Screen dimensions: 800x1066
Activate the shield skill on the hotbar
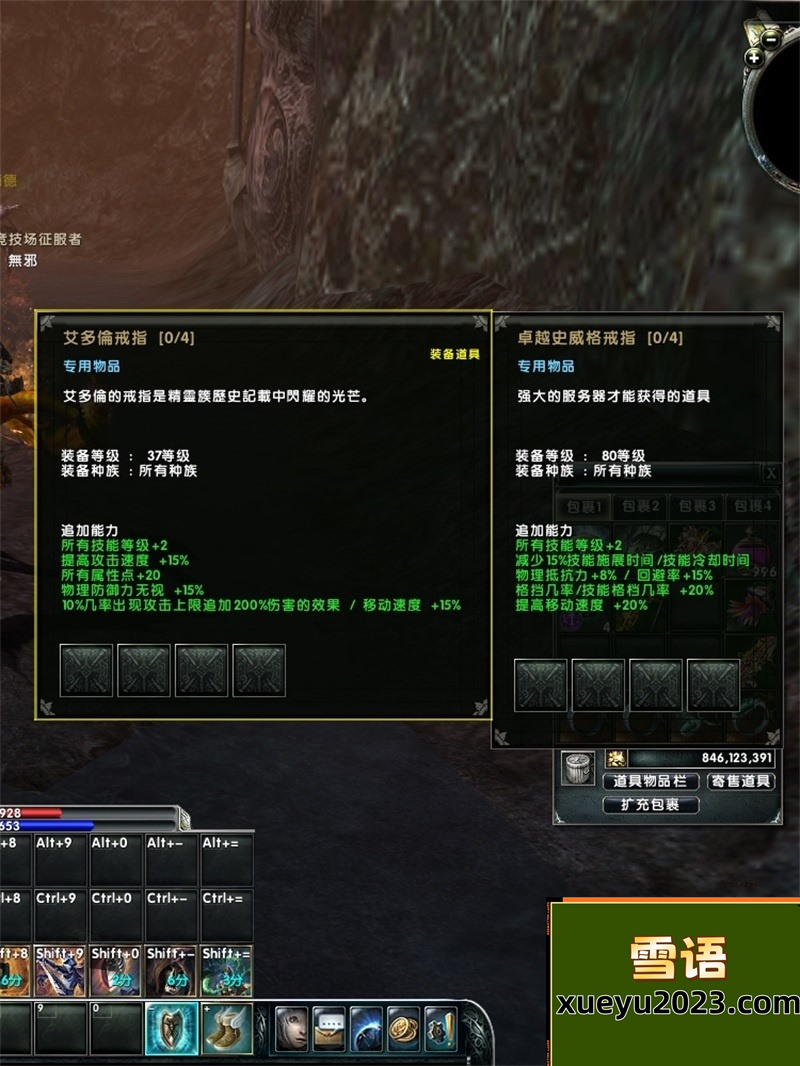171,1029
